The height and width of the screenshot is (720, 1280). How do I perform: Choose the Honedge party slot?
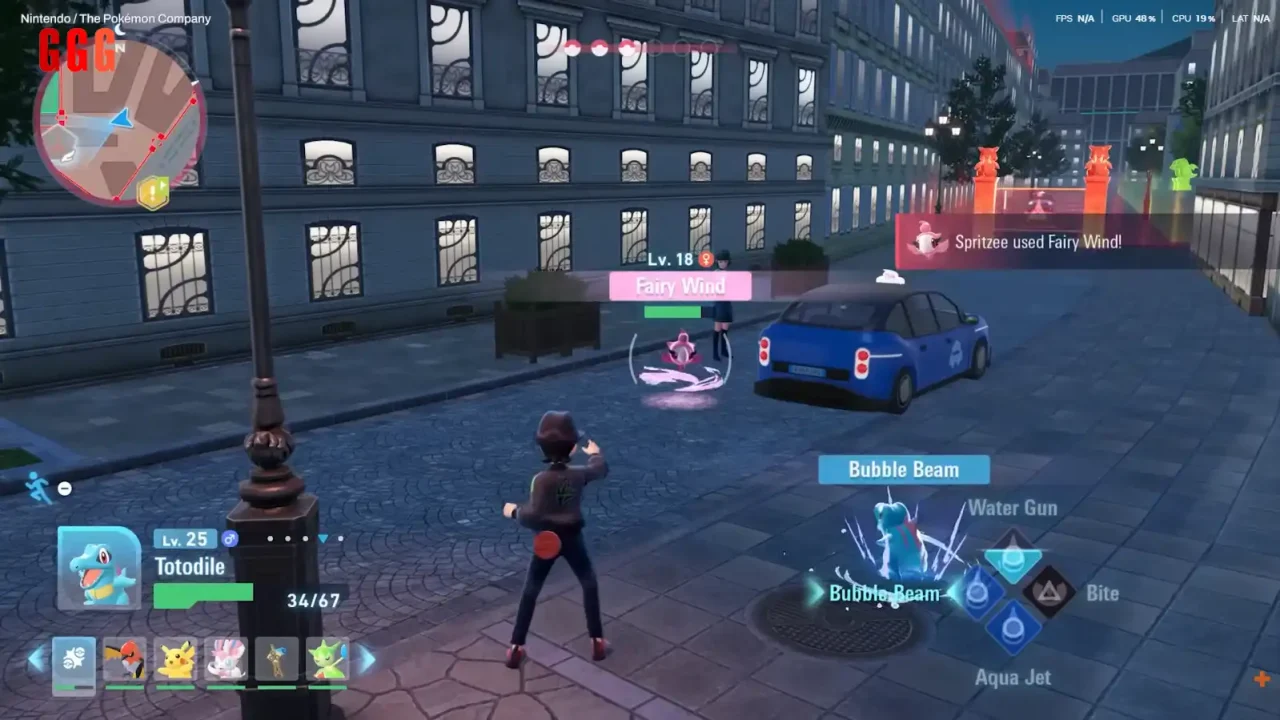277,661
